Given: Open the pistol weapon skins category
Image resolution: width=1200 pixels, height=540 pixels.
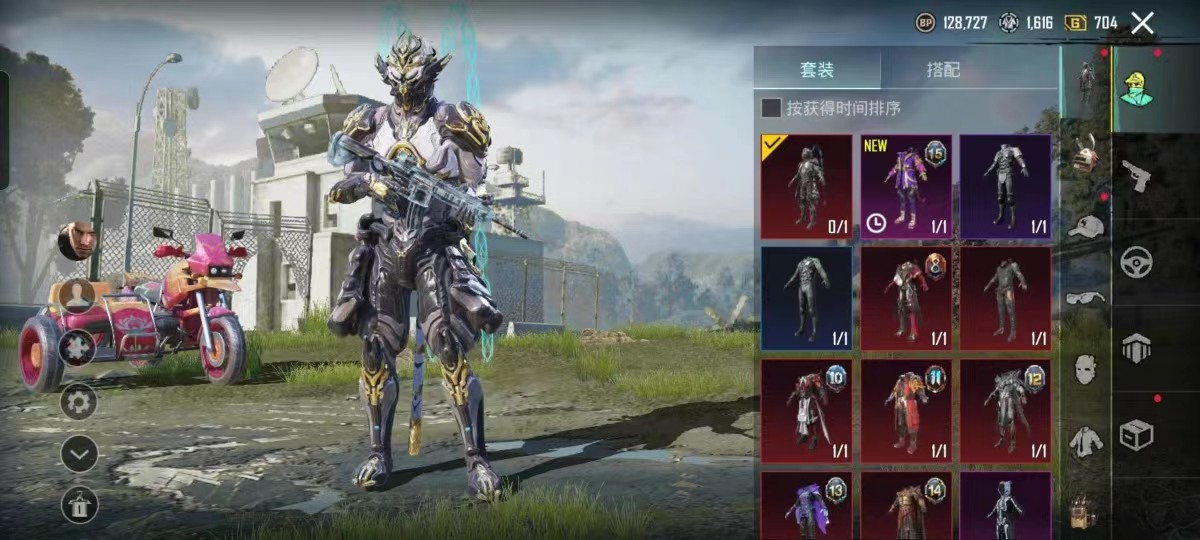Looking at the screenshot, I should coord(1136,174).
